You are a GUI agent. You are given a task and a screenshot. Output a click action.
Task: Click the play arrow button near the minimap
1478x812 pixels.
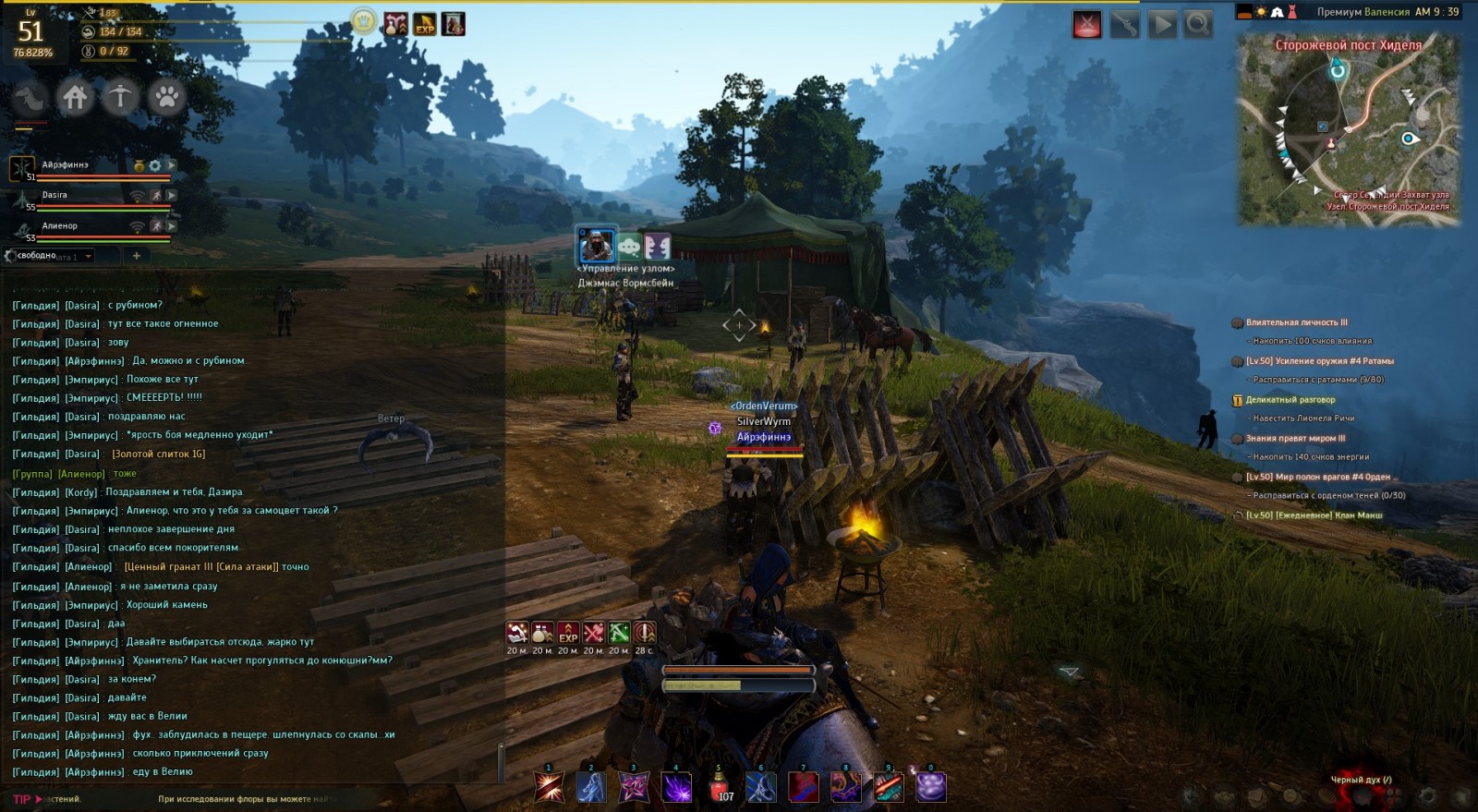1162,25
